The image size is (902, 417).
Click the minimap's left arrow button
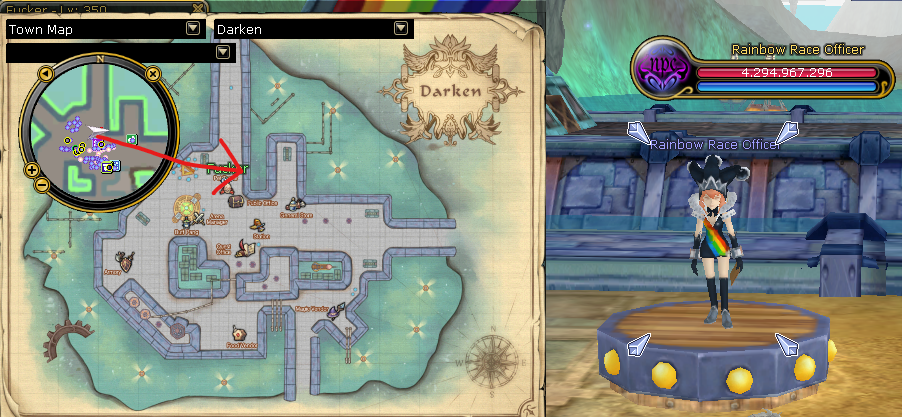[x=46, y=73]
